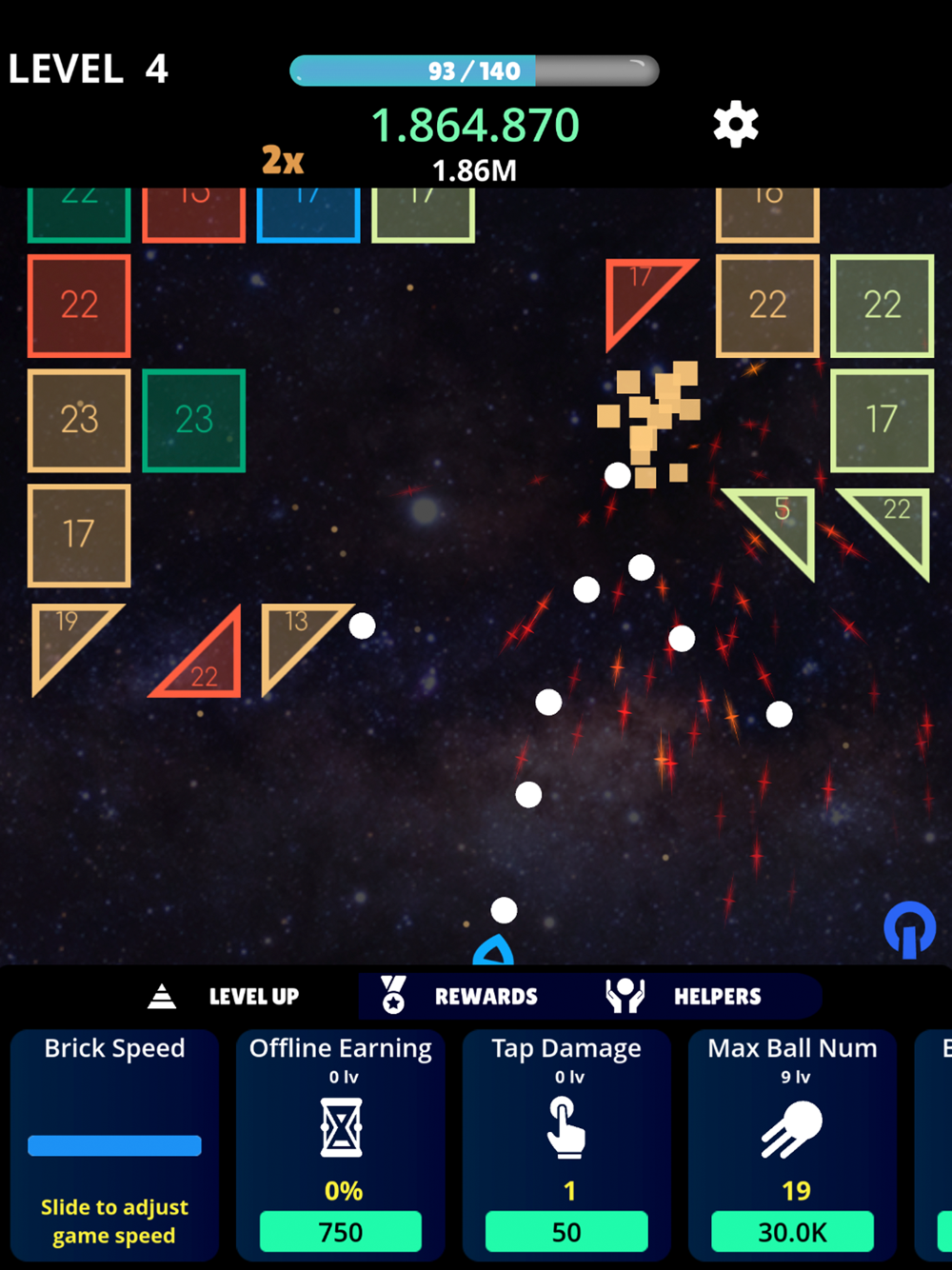Switch to the Level Up tab

pyautogui.click(x=226, y=997)
